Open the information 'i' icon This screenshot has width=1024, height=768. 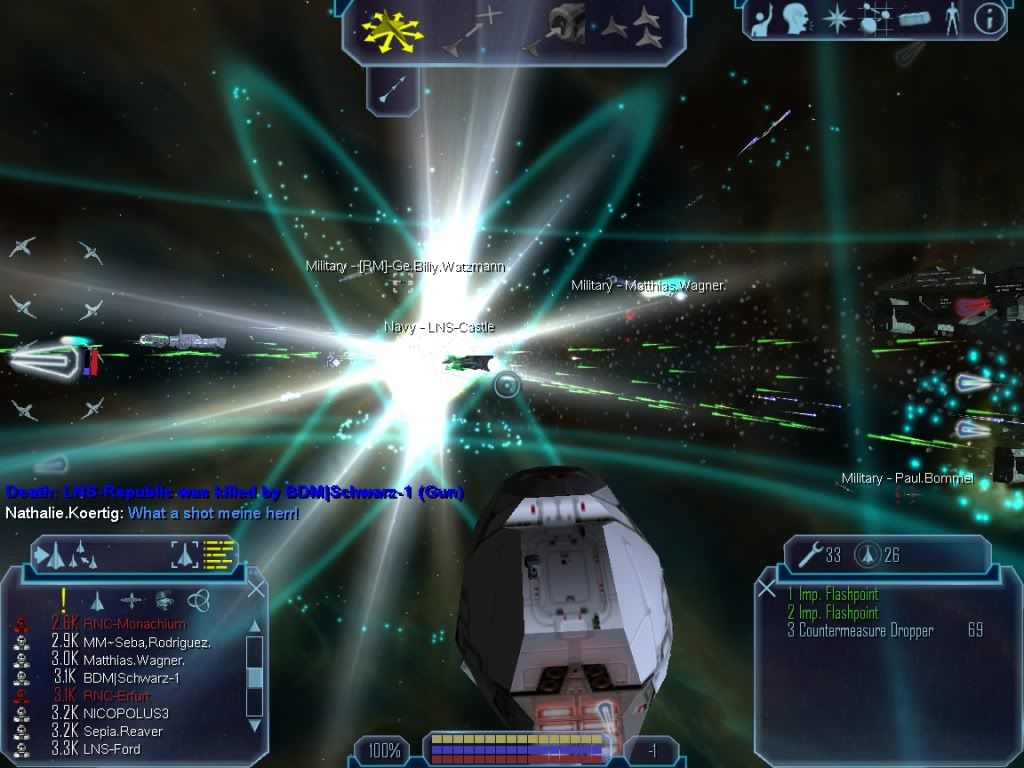pyautogui.click(x=989, y=18)
